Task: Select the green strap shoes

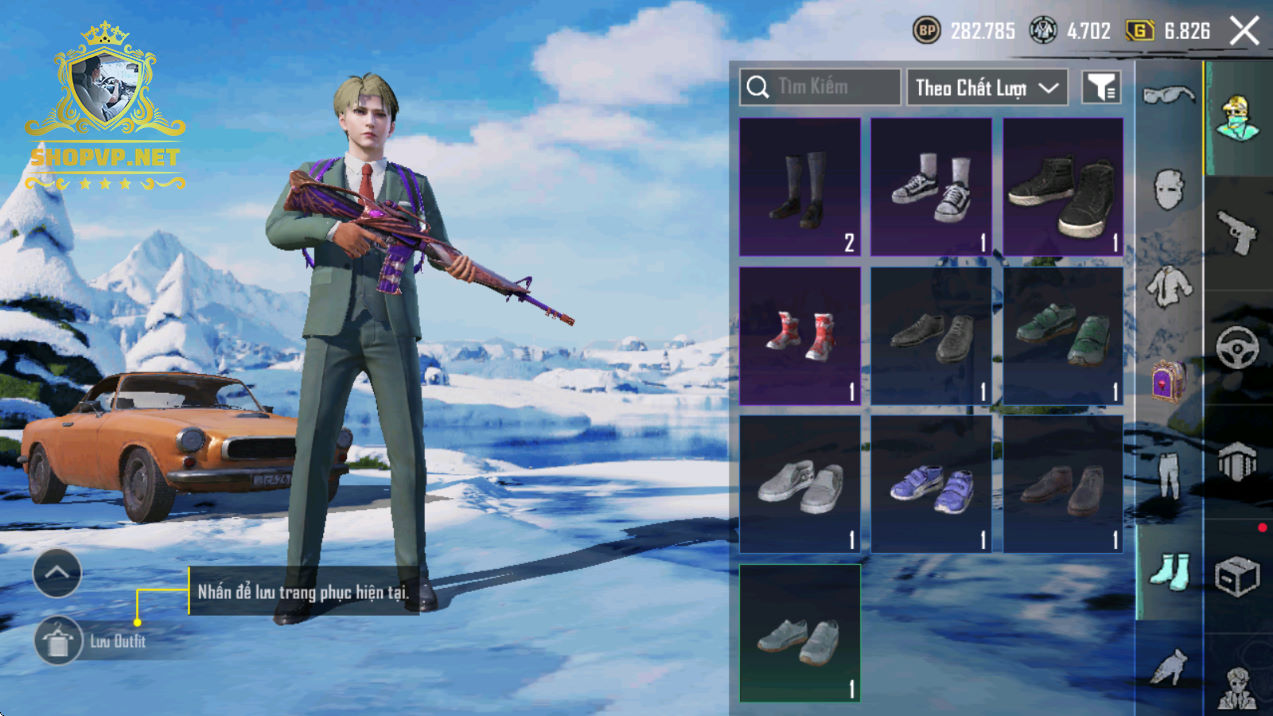Action: click(1062, 335)
